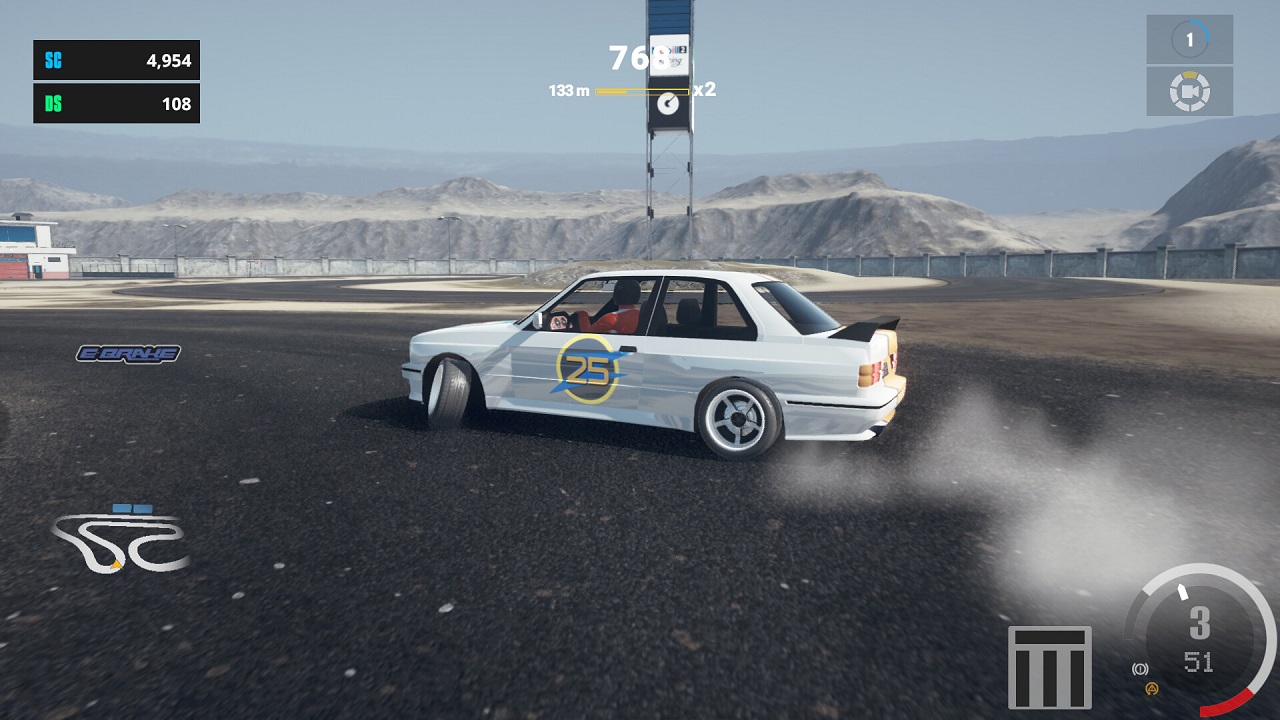
Task: Toggle the E-BRAKE indicator
Action: (129, 352)
